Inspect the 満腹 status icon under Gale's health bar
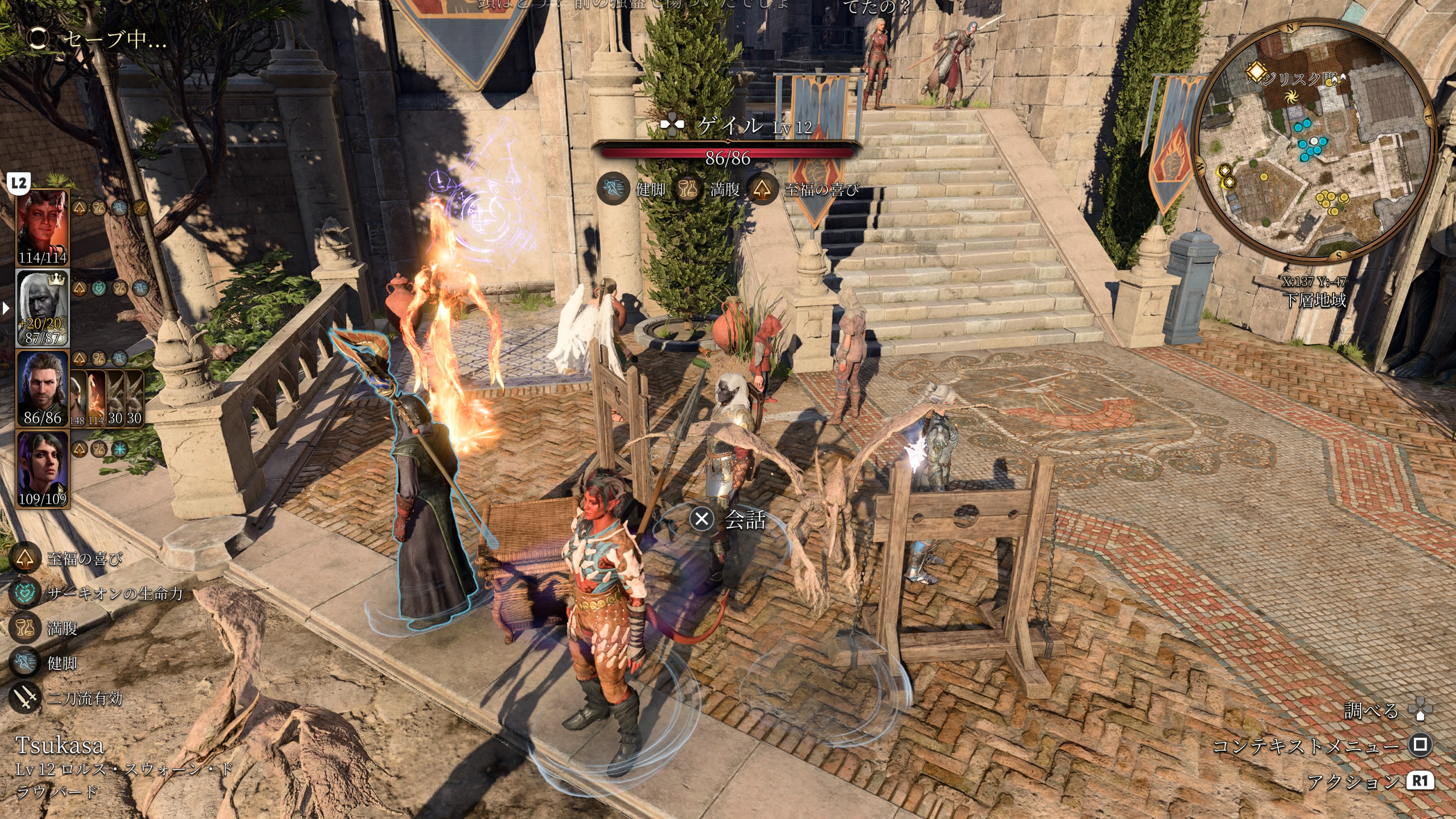Viewport: 1456px width, 819px height. [688, 189]
